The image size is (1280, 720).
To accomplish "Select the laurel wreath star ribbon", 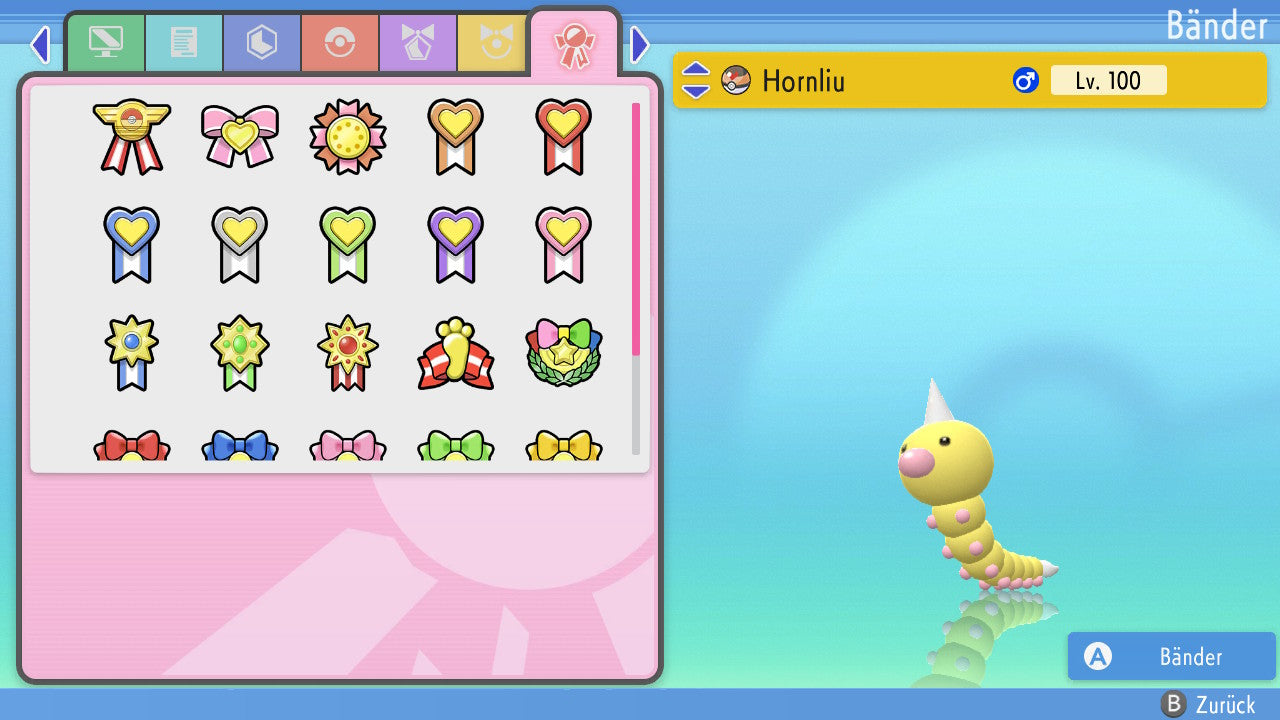I will point(563,353).
